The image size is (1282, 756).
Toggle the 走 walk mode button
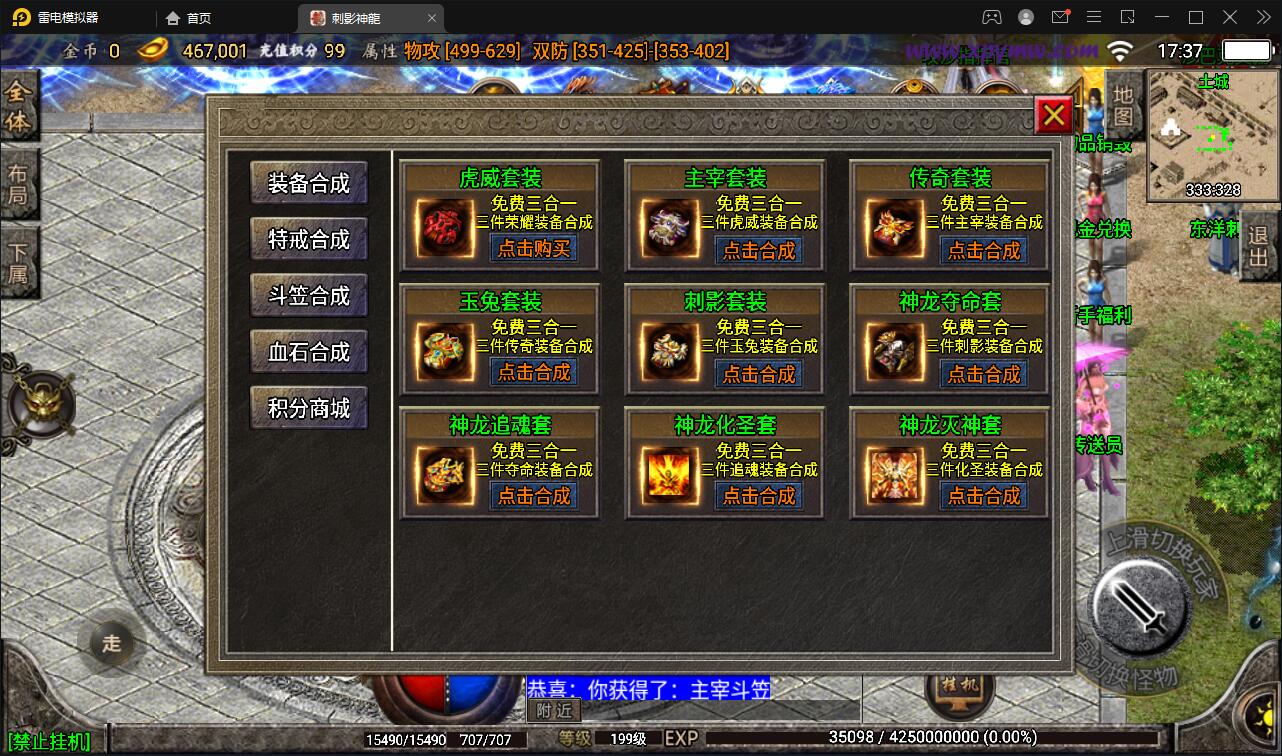pos(110,645)
